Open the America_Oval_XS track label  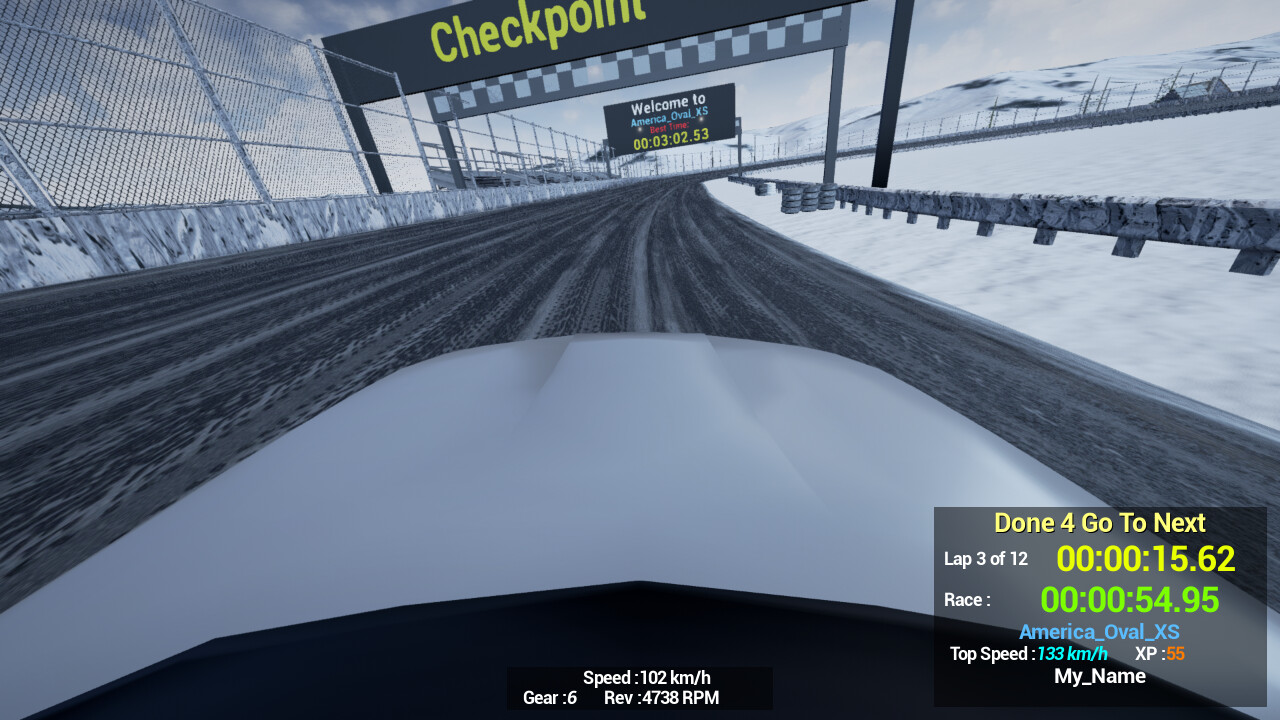(x=1099, y=631)
